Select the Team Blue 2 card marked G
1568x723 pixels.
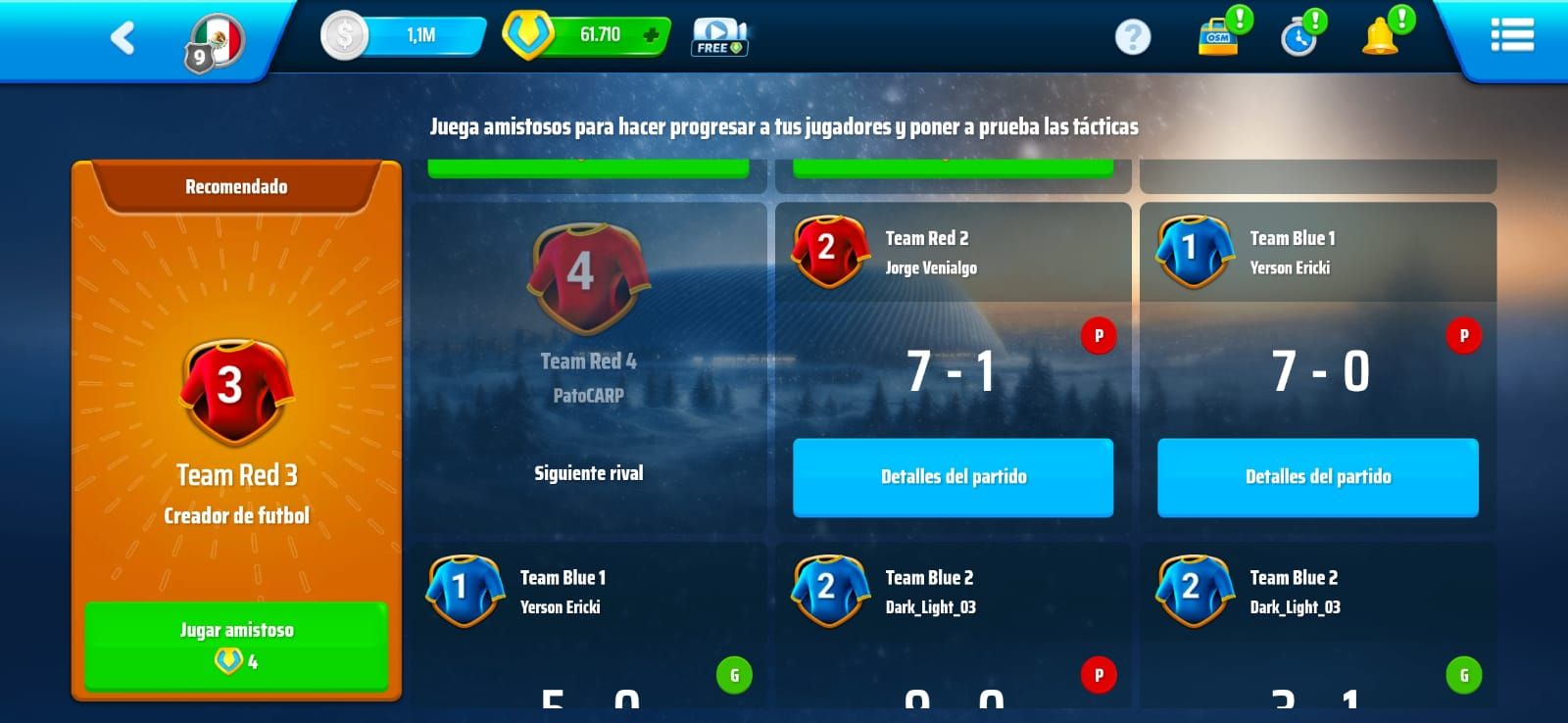pos(1317,627)
